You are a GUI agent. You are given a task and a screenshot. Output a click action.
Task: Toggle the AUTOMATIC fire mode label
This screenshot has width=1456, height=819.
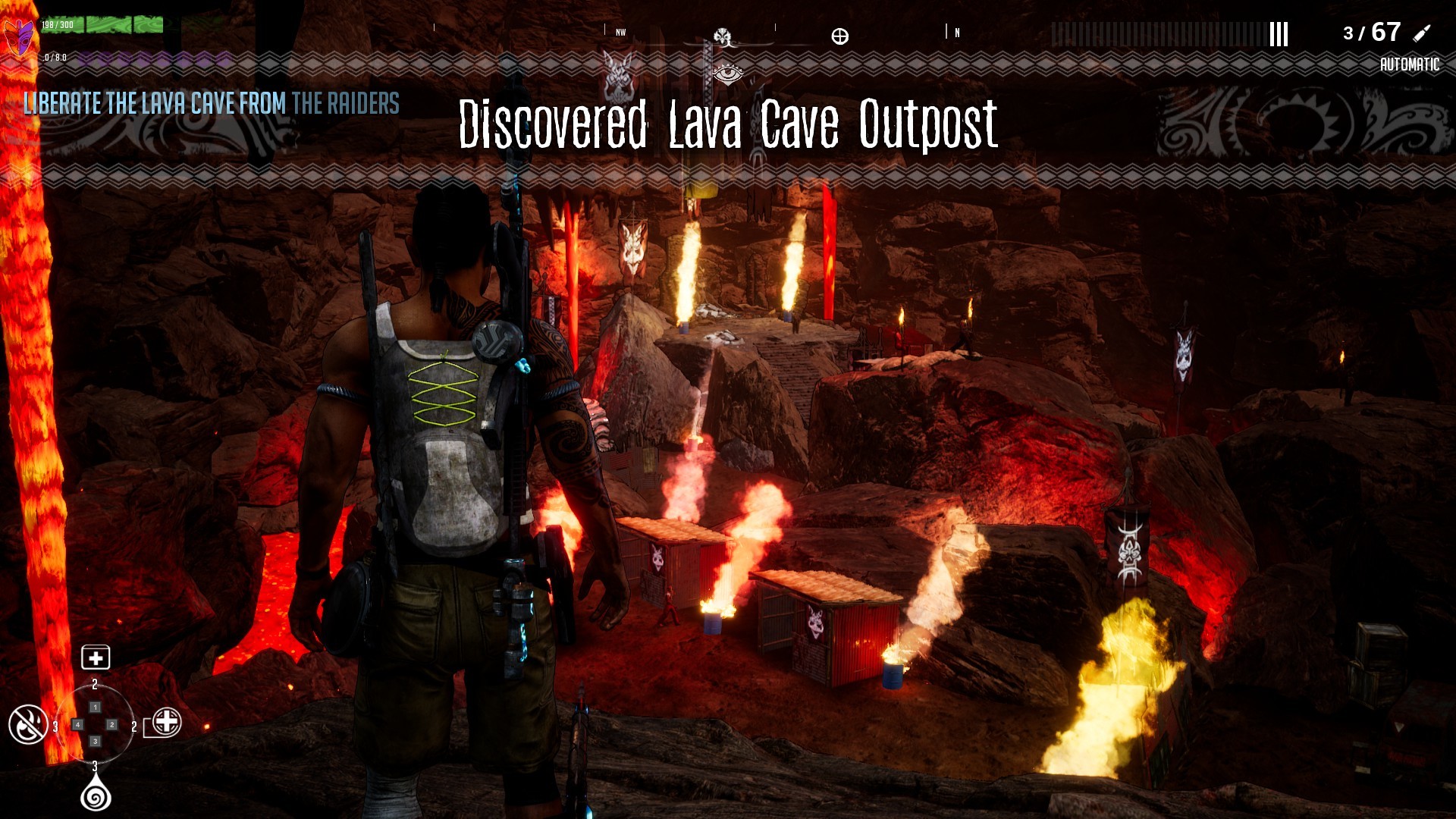pyautogui.click(x=1411, y=64)
